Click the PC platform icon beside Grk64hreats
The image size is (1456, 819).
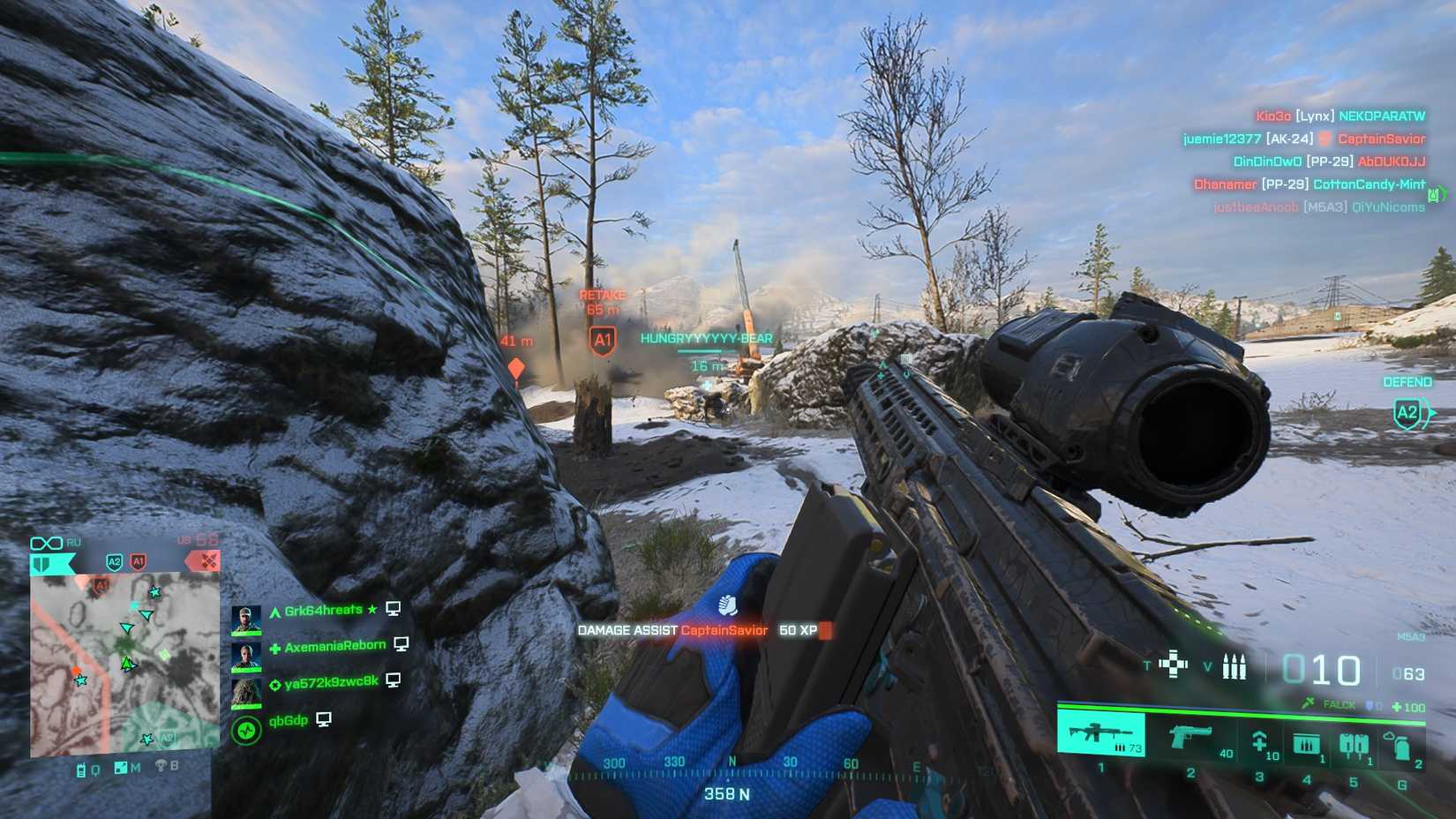coord(394,611)
